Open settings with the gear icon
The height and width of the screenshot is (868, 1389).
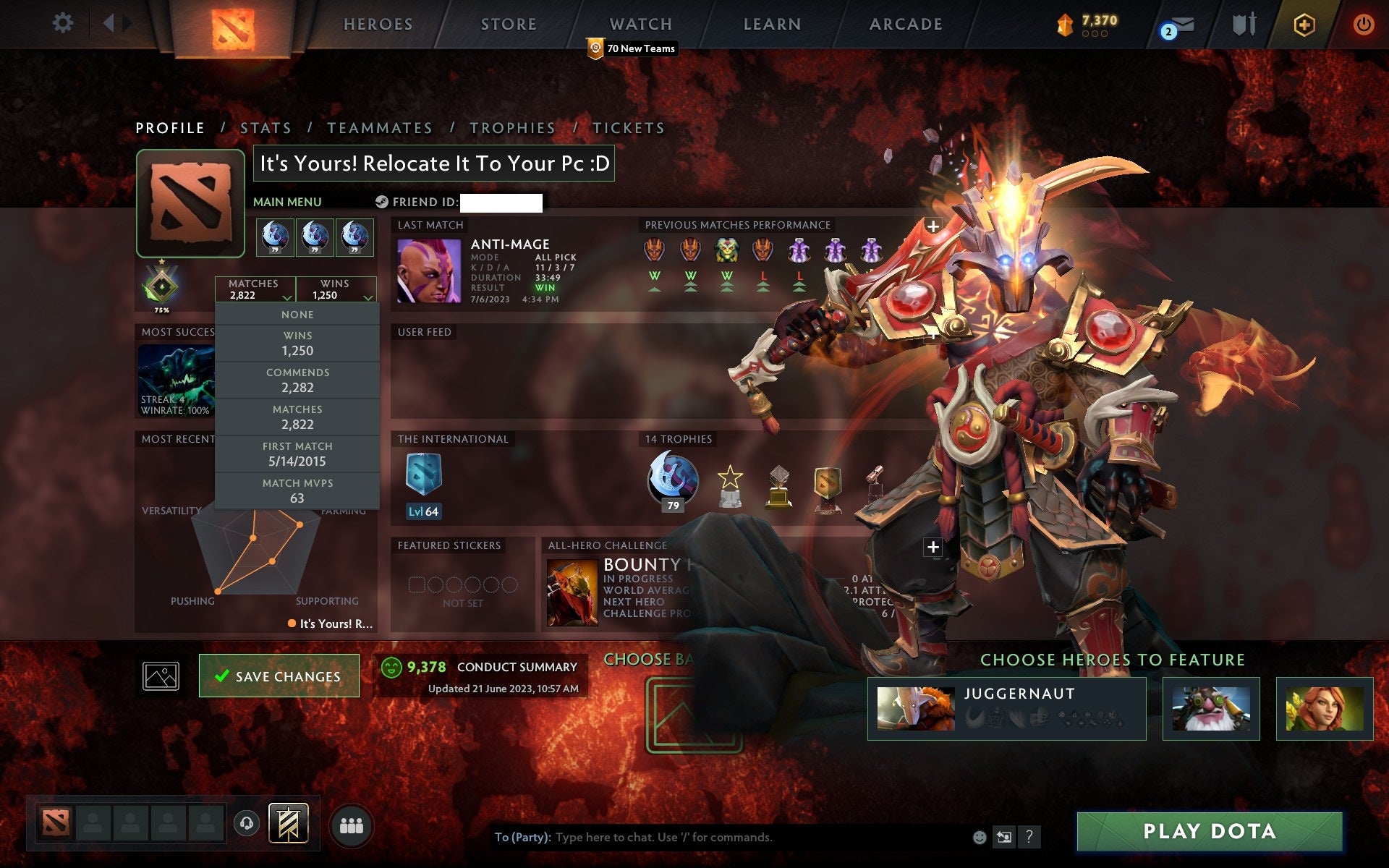pos(64,23)
